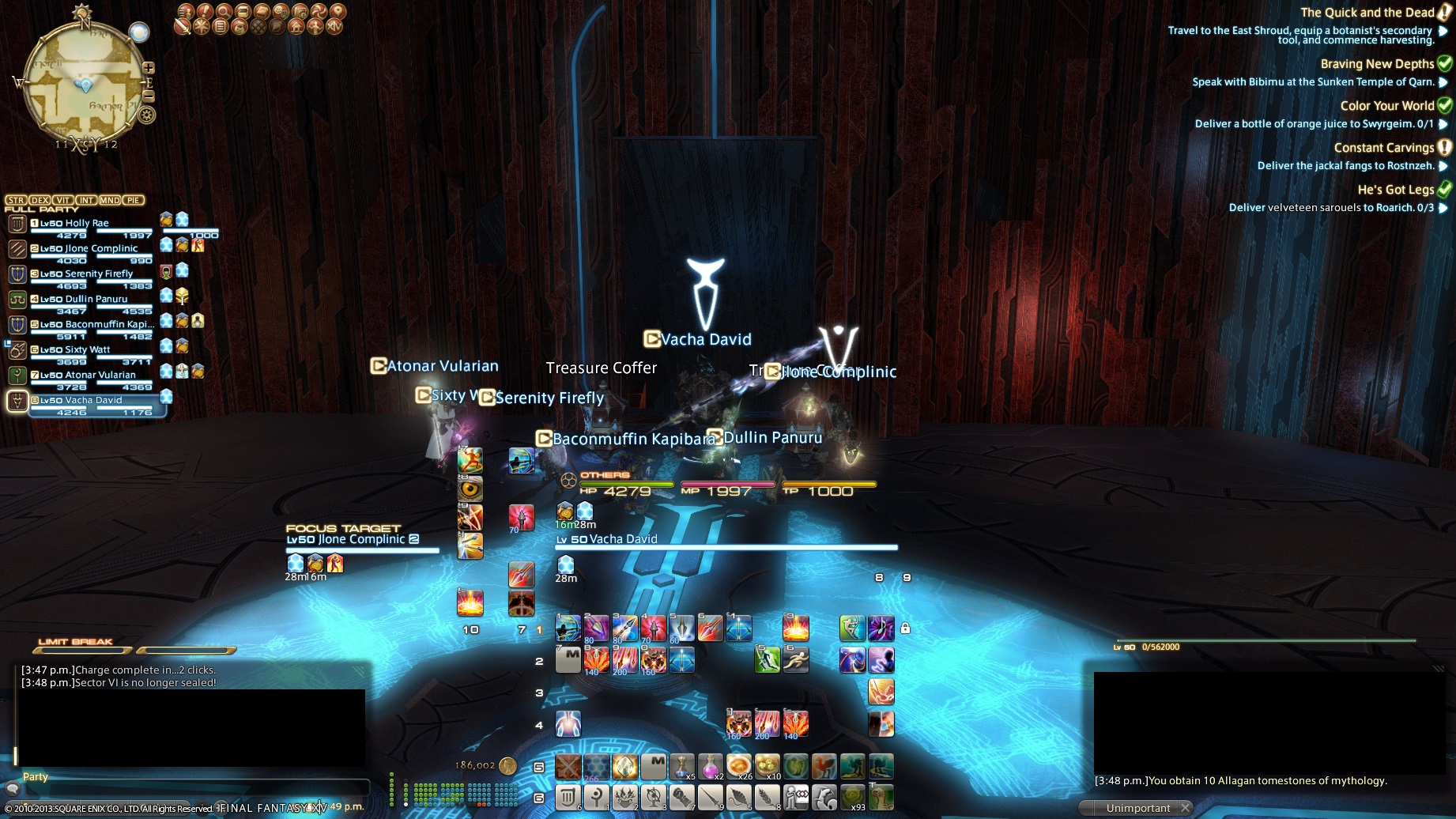Open minimap settings gear
Viewport: 1456px width, 819px height.
click(147, 115)
